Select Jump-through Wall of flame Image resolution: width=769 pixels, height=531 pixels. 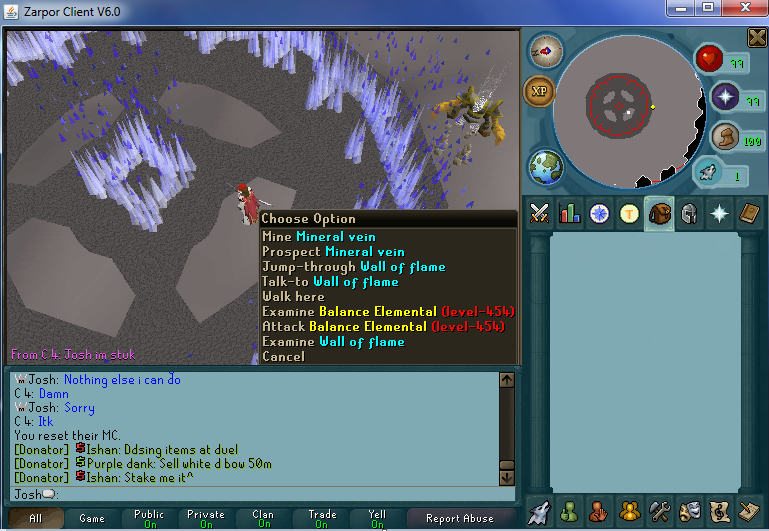pyautogui.click(x=353, y=267)
